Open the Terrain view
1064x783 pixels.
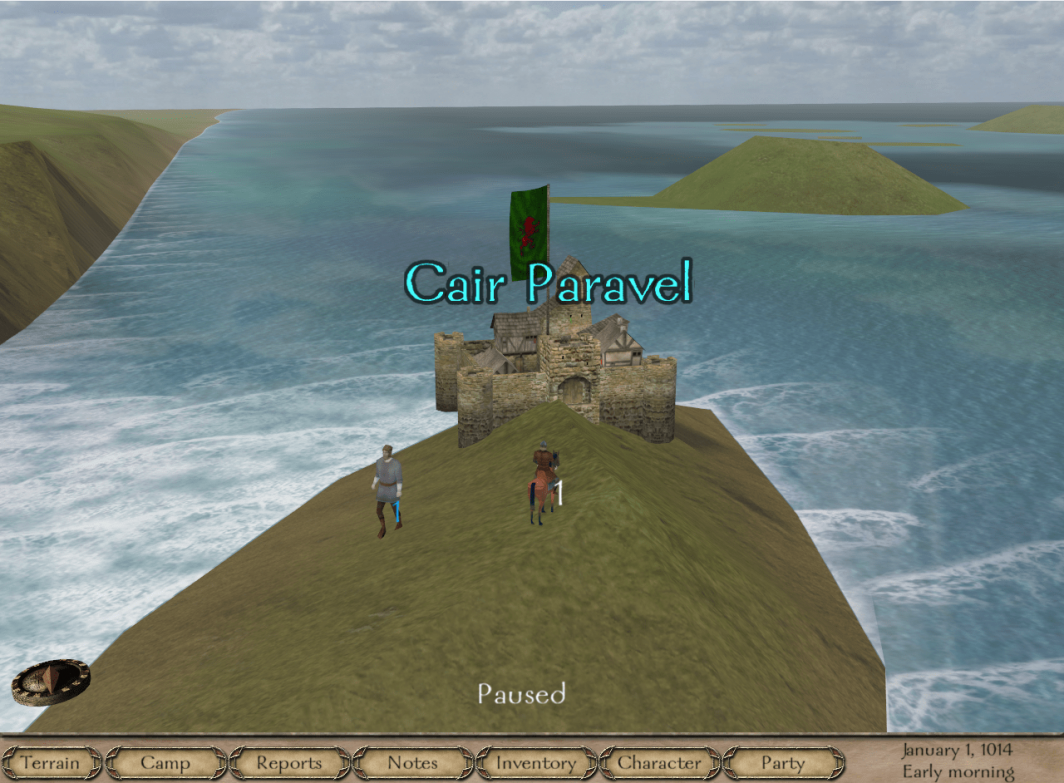coord(50,763)
